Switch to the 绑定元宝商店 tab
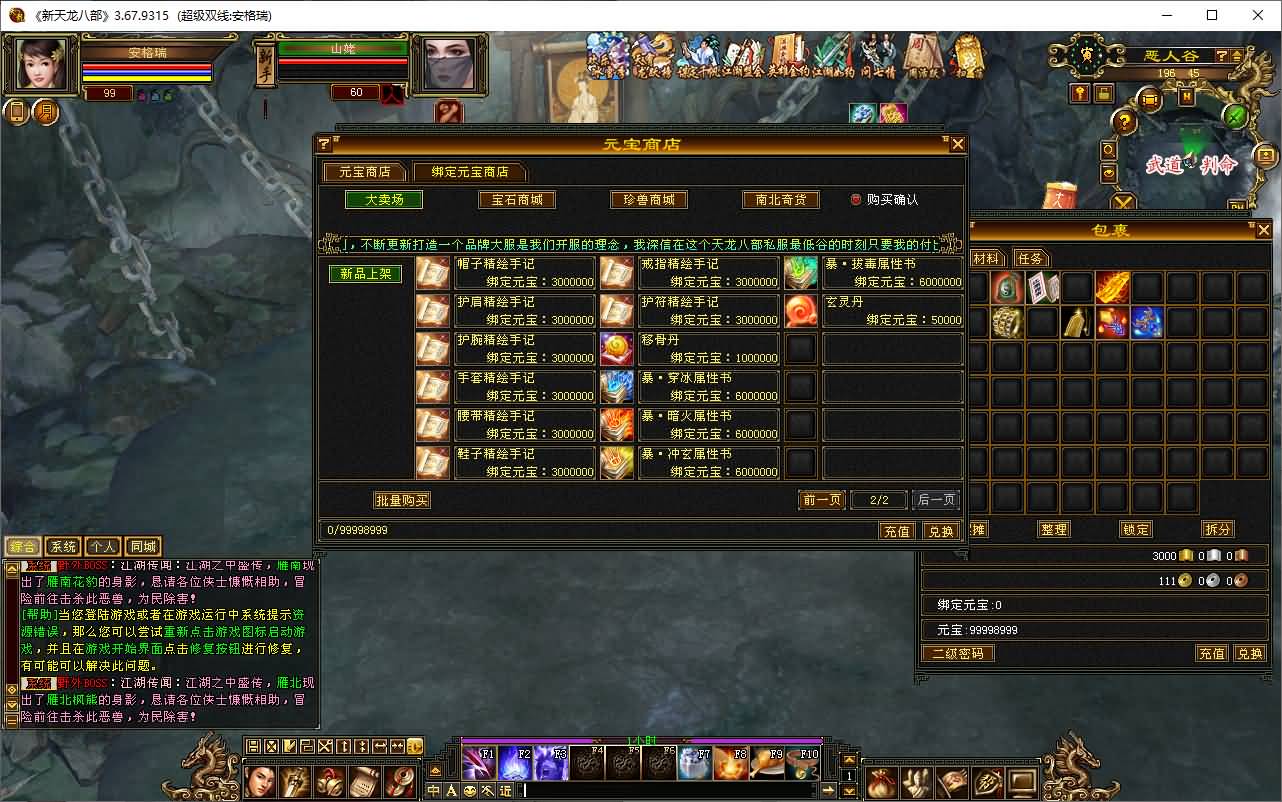Viewport: 1282px width, 802px height. [471, 171]
